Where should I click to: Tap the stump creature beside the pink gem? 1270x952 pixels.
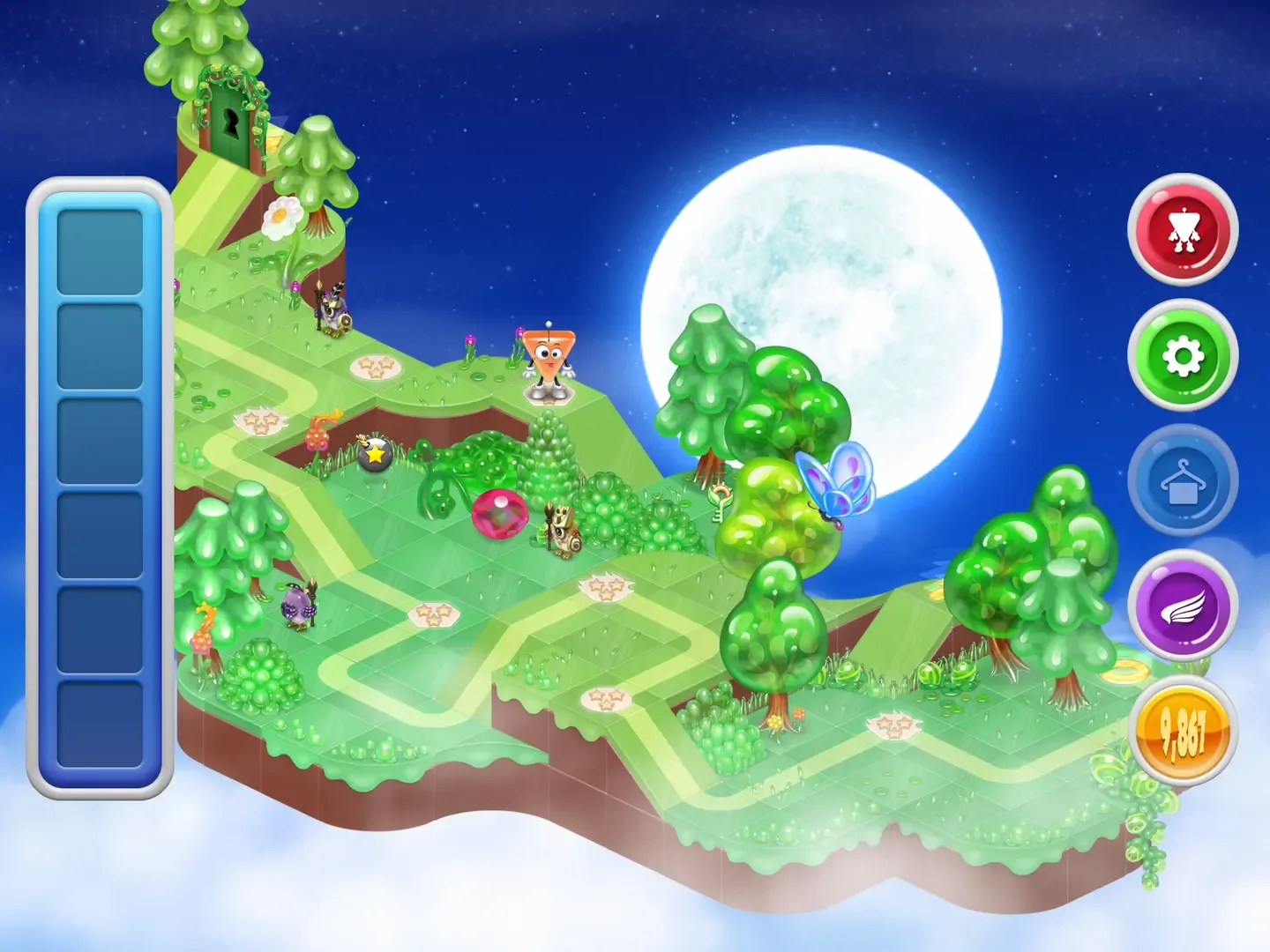(x=564, y=530)
